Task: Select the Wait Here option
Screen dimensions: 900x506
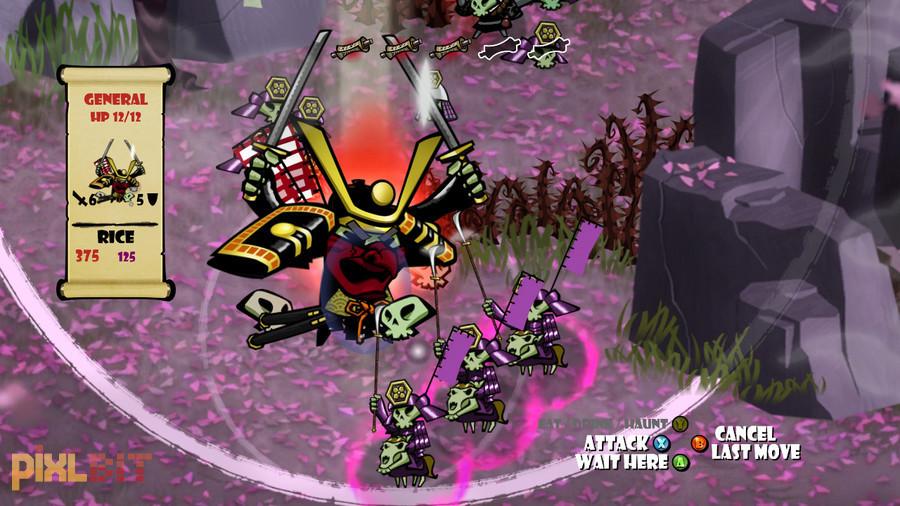Action: click(622, 462)
